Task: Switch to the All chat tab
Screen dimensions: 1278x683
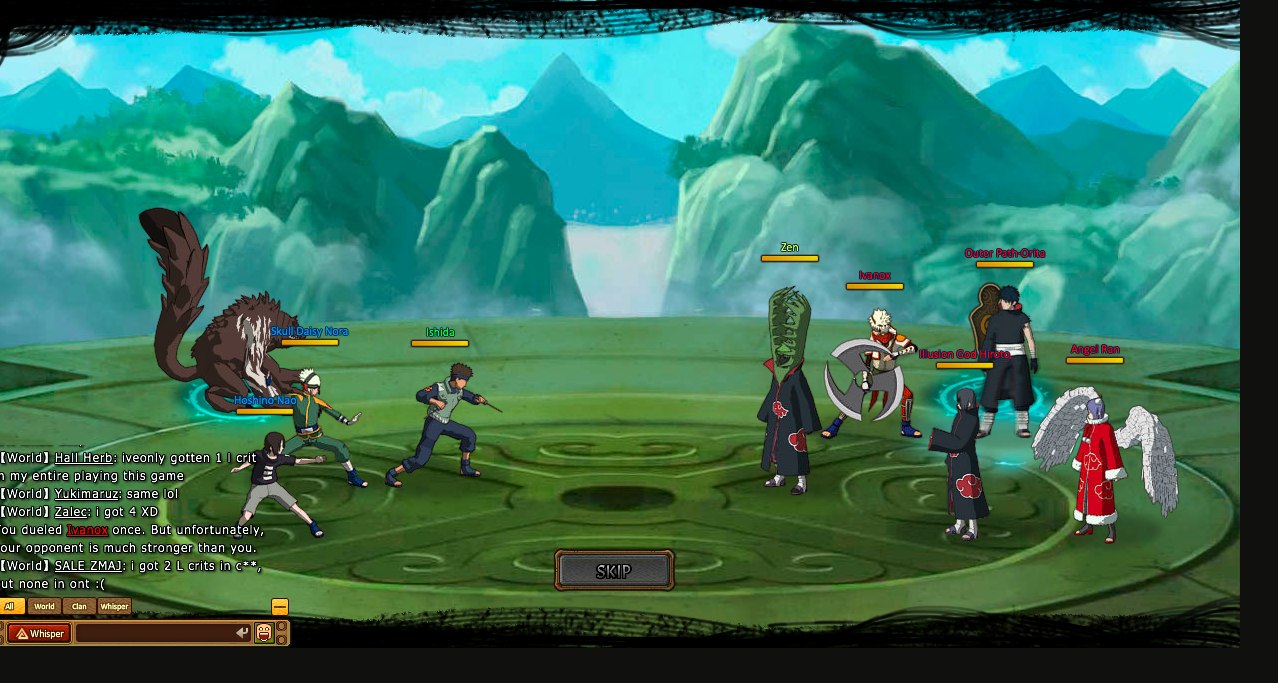Action: (x=11, y=606)
